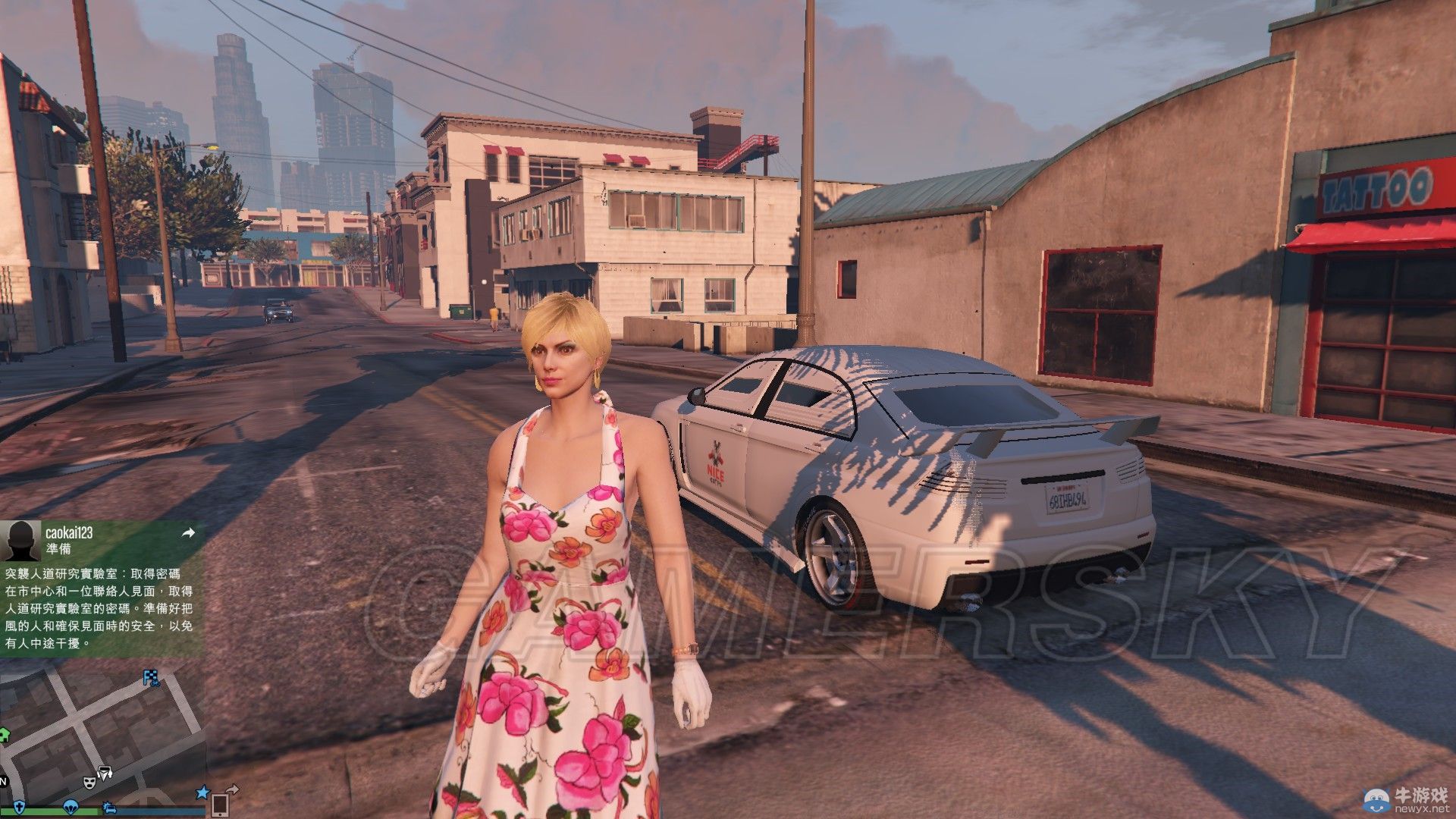
Task: Click the white player arrow on the minimap
Action: point(105,773)
